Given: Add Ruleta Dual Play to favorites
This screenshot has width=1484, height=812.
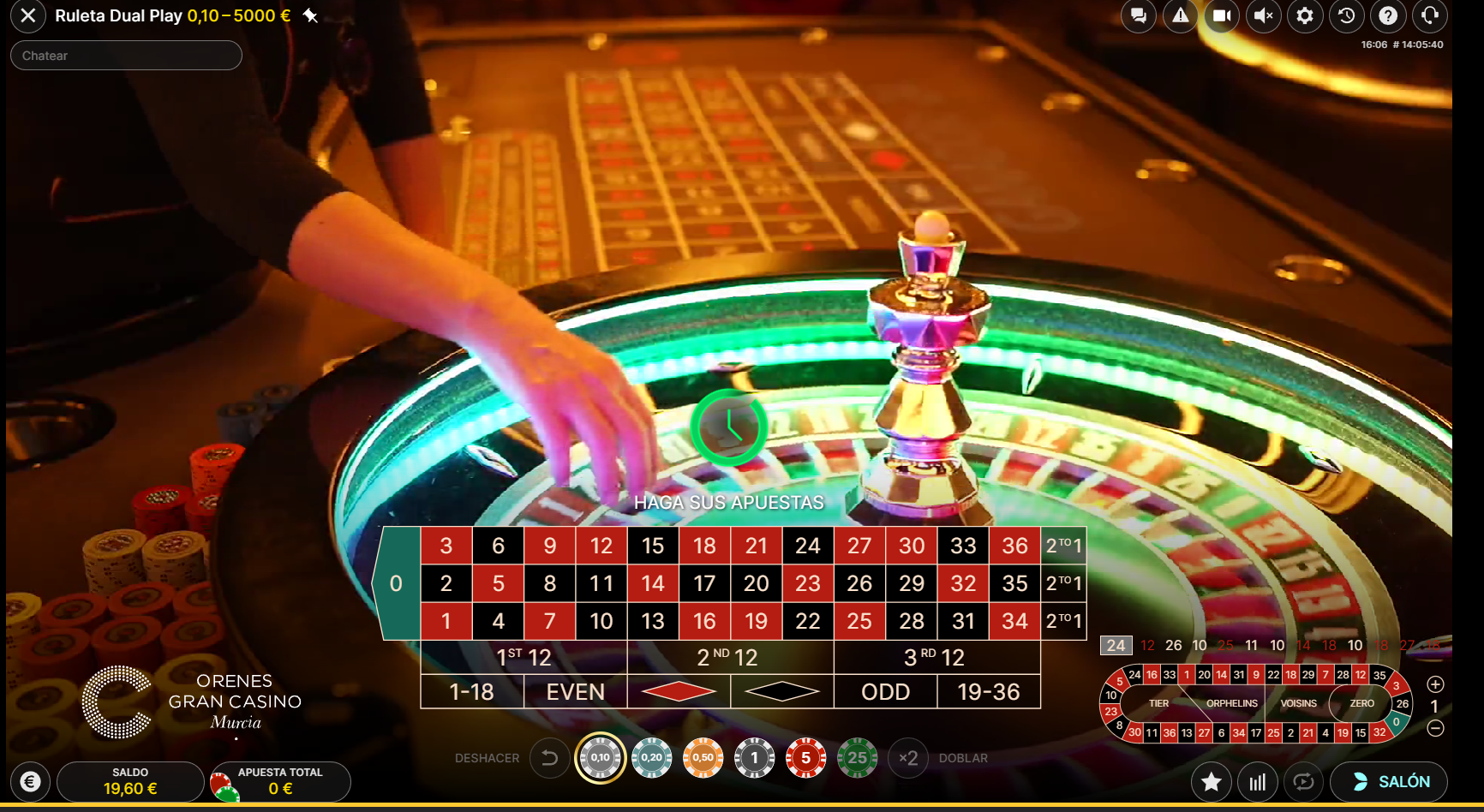Looking at the screenshot, I should 1212,781.
